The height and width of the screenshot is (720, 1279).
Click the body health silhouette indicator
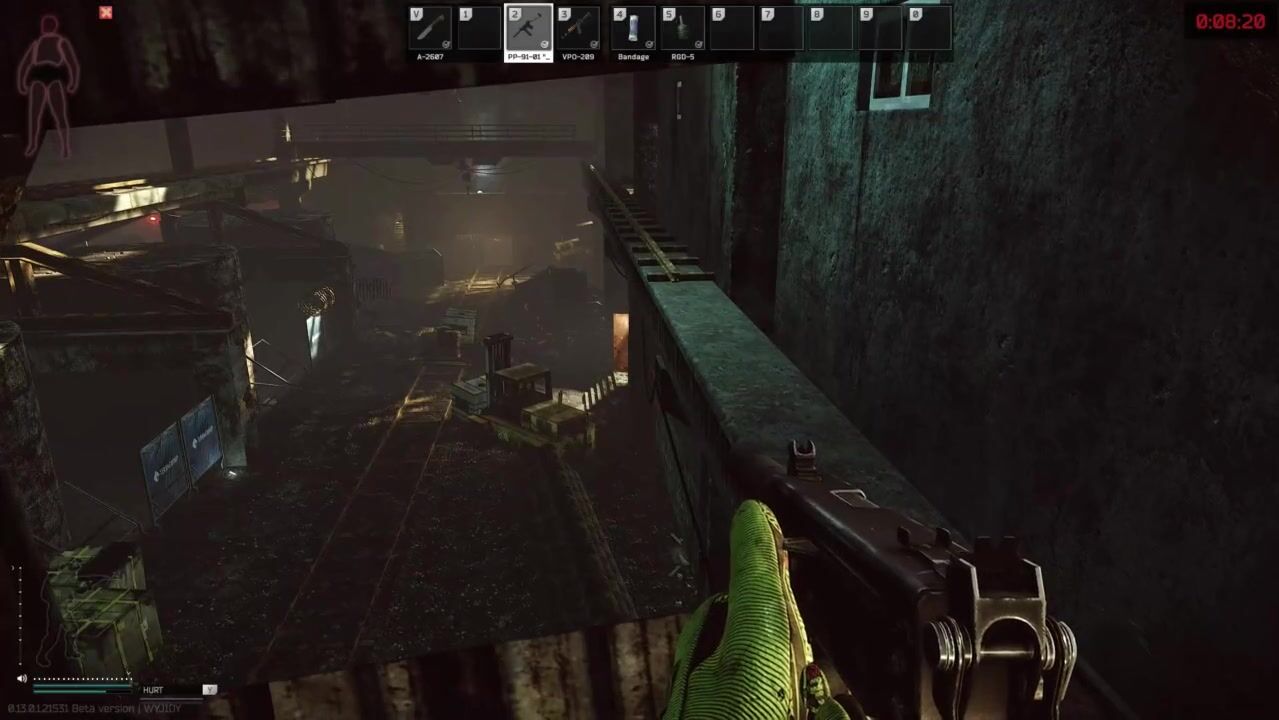tap(47, 85)
